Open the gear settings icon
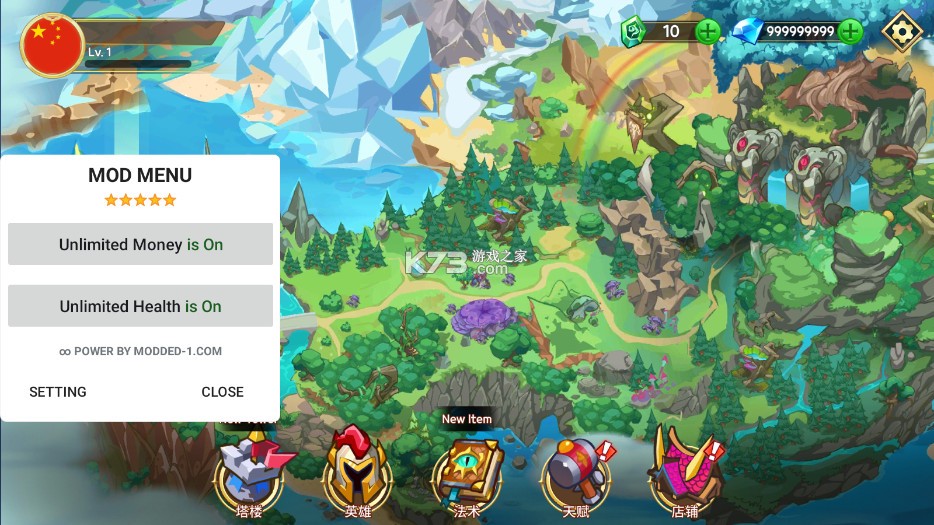The image size is (934, 525). point(902,31)
